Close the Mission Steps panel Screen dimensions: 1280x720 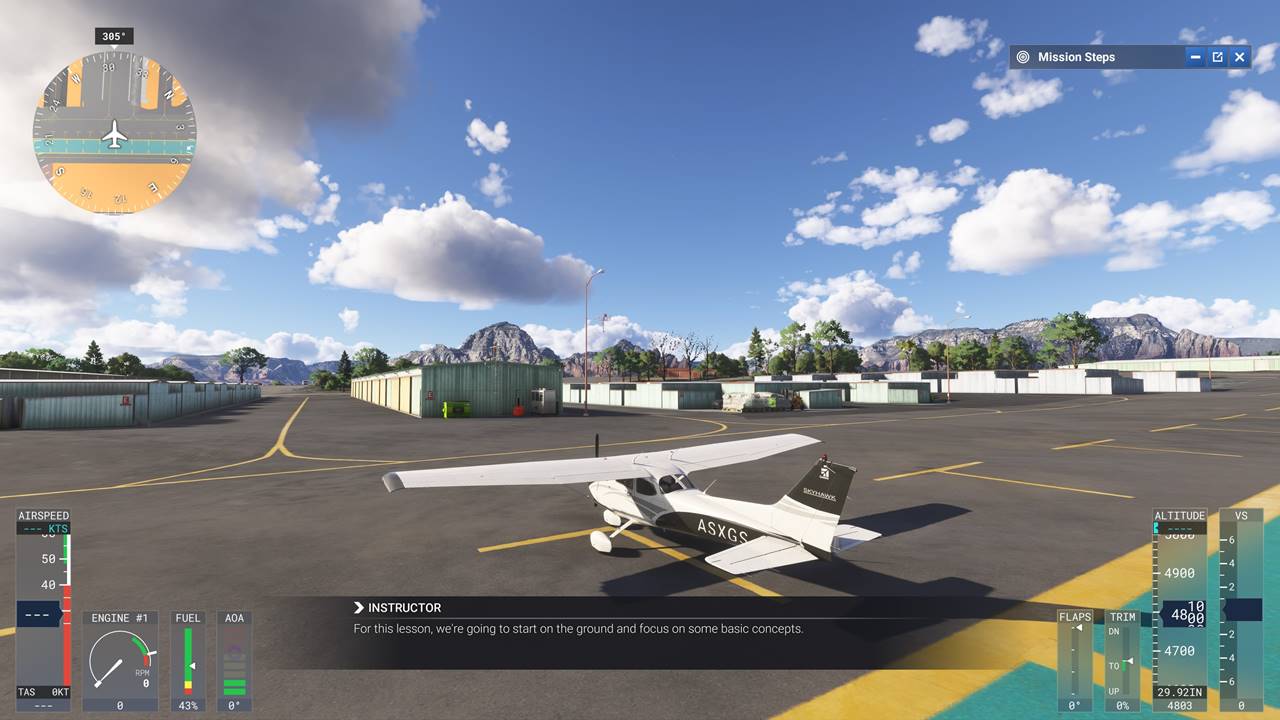coord(1239,57)
